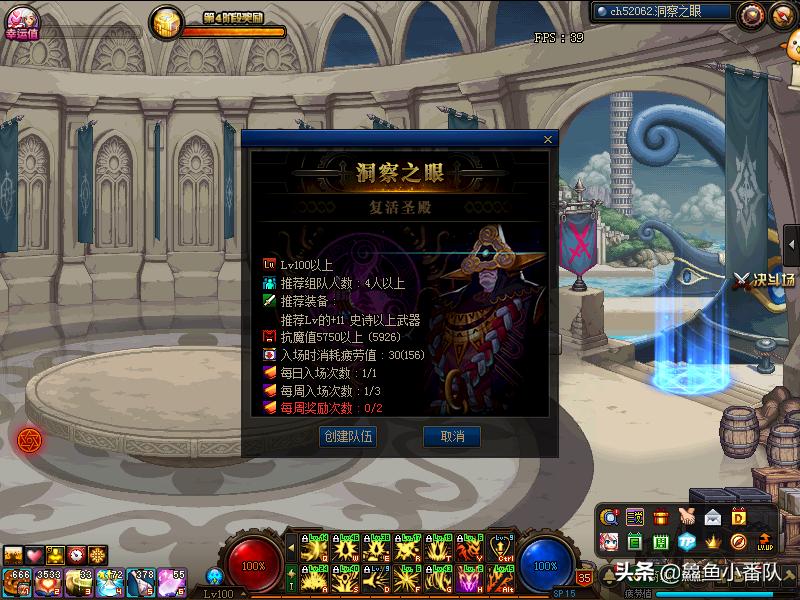Open the yellow D calendar icon
The width and height of the screenshot is (800, 600).
tap(739, 517)
